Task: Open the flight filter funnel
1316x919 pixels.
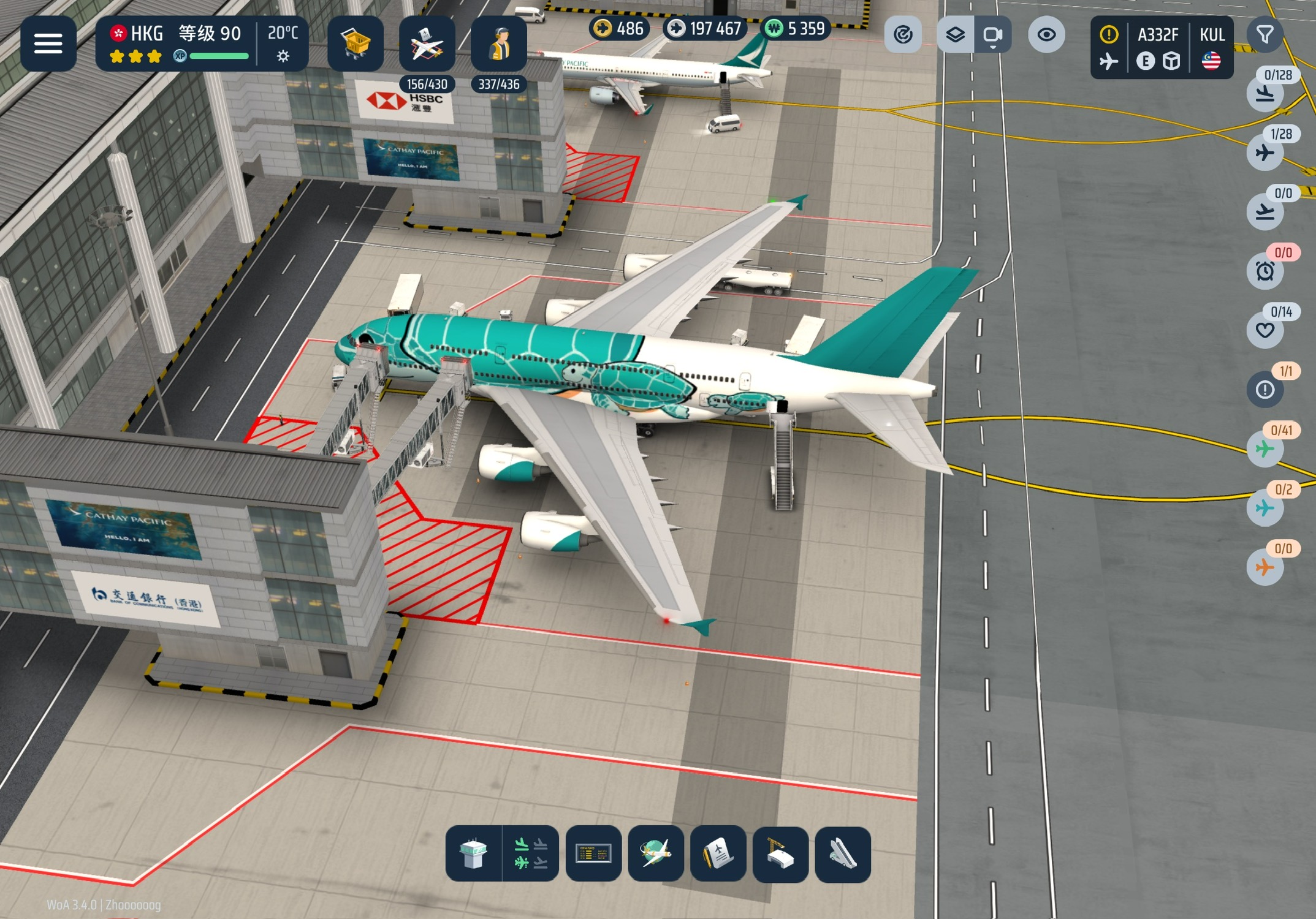Action: pyautogui.click(x=1265, y=34)
